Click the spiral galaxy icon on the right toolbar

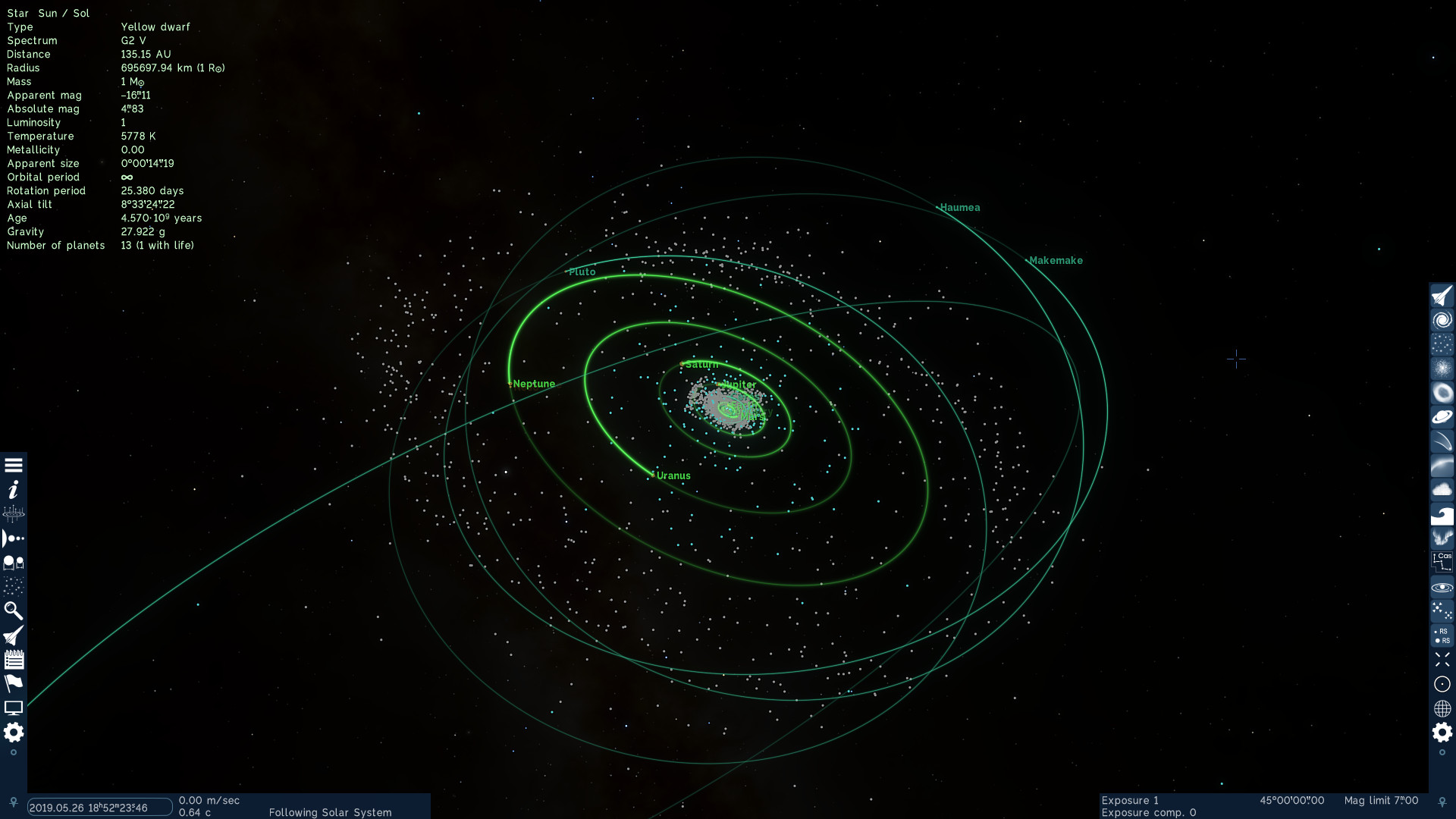coord(1442,319)
